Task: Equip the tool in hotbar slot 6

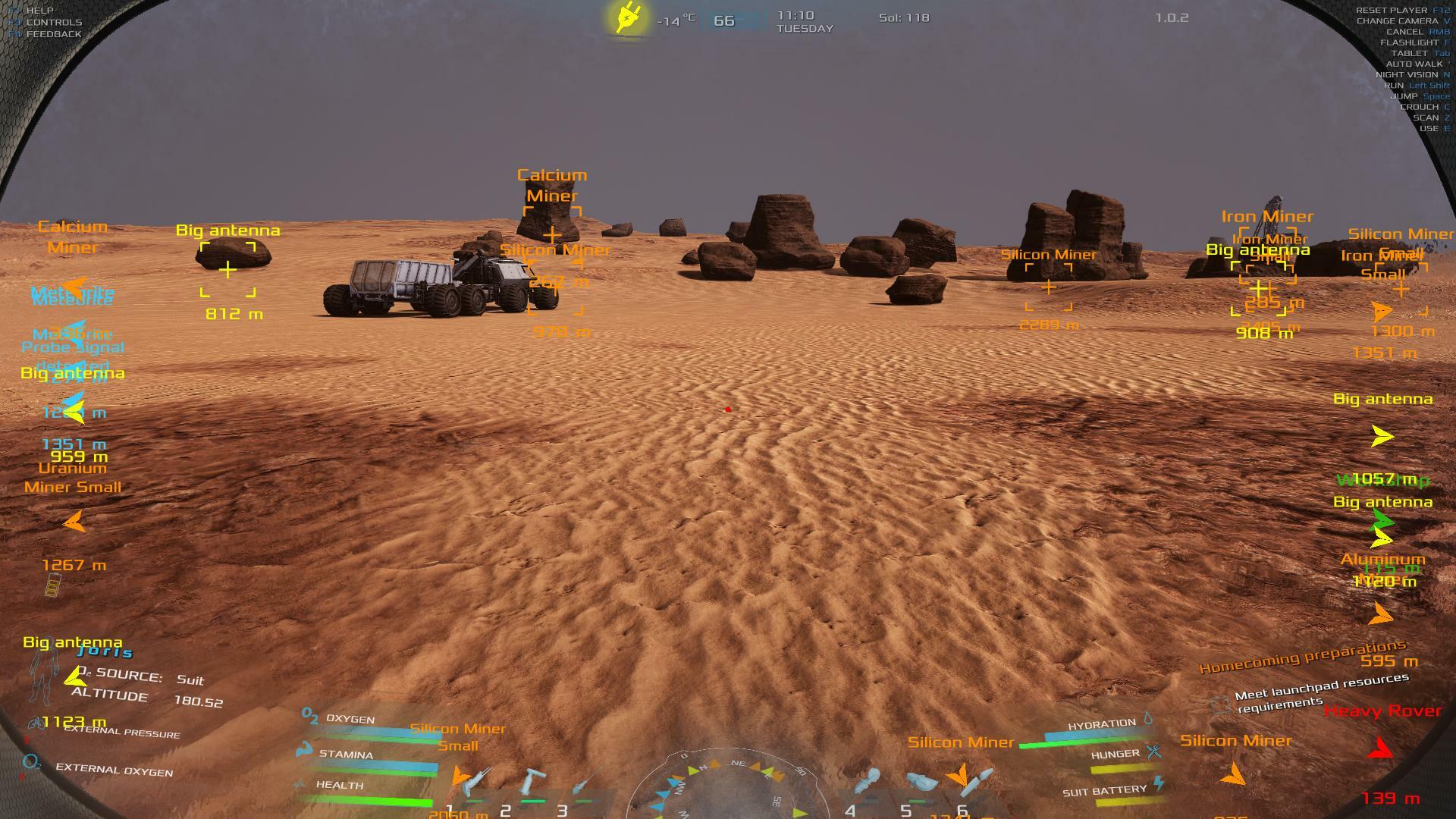Action: coord(977,781)
